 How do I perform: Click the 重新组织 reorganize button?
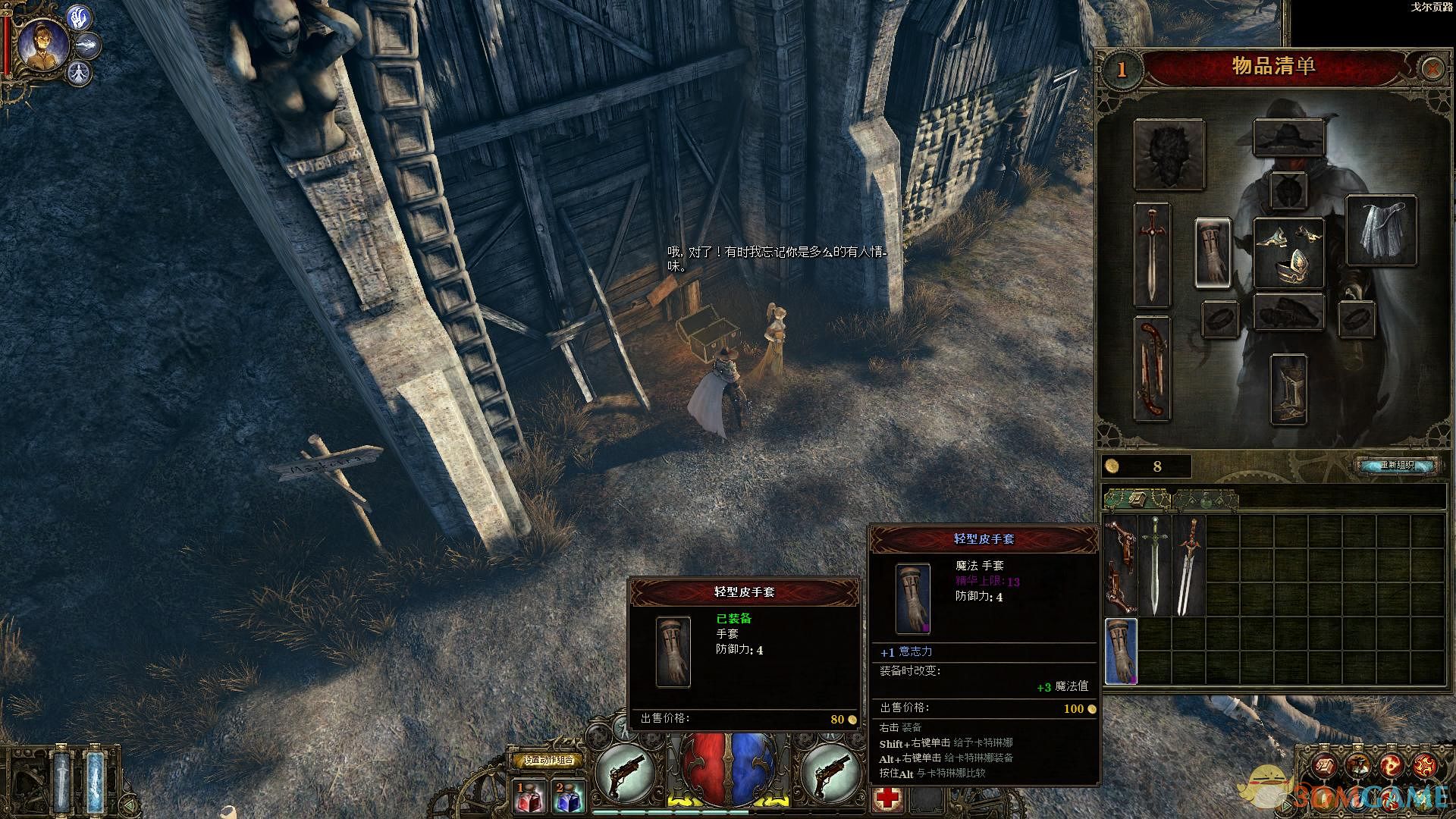click(1397, 465)
